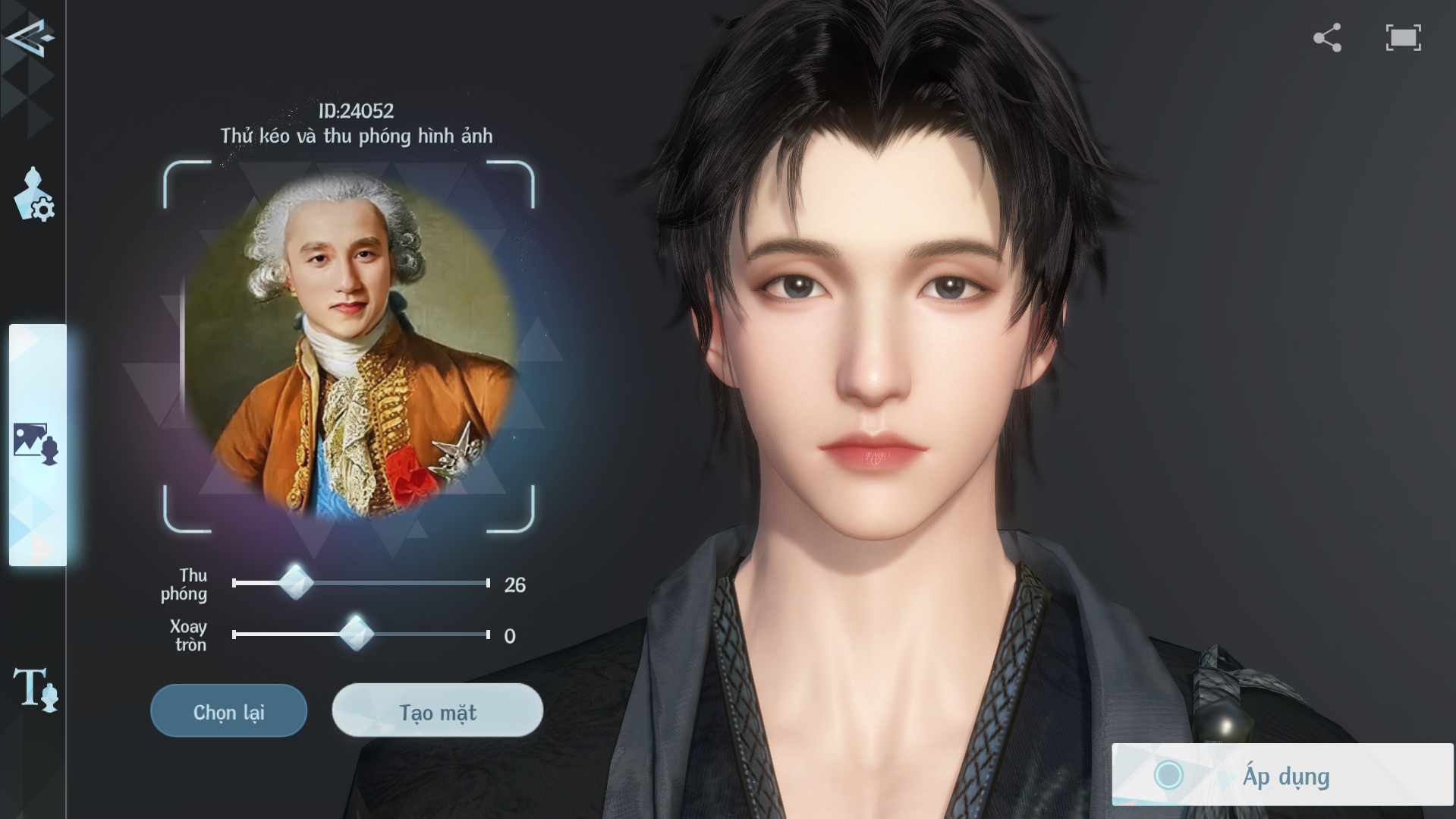Click the Chọn lại button

click(228, 711)
